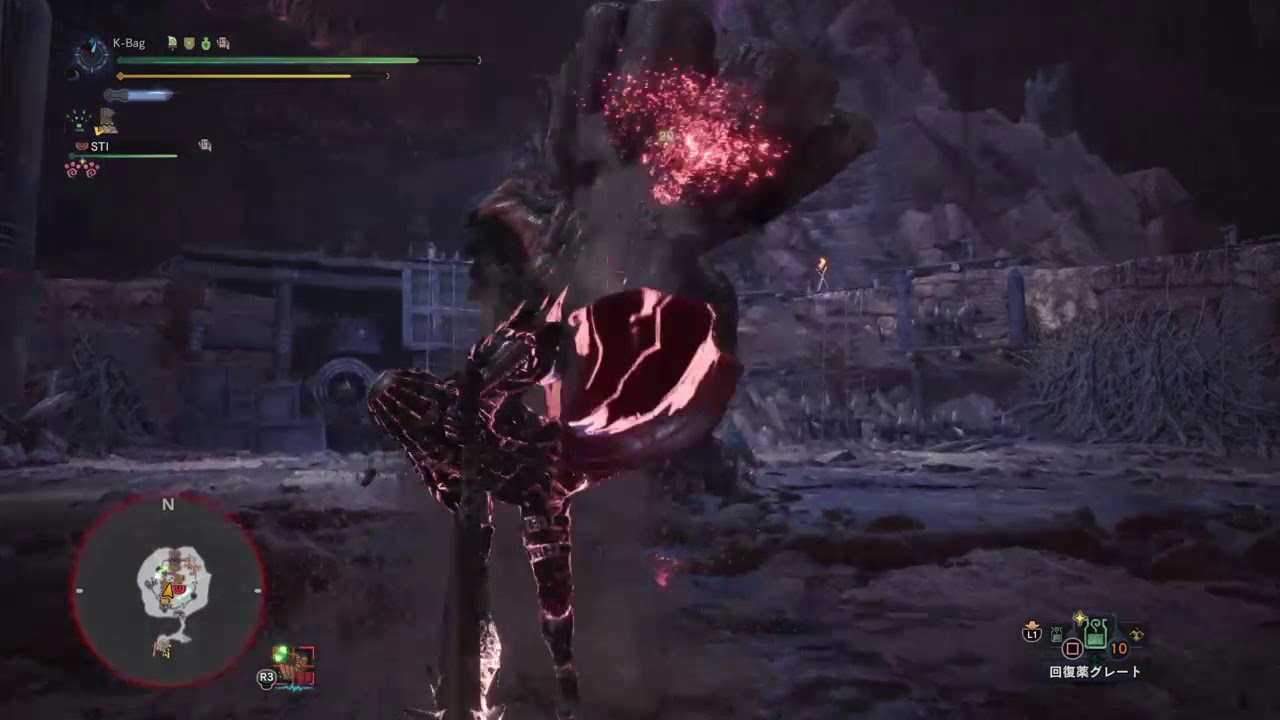The width and height of the screenshot is (1280, 720).
Task: Click the crossed-items icon right of the item slot
Action: [1135, 634]
